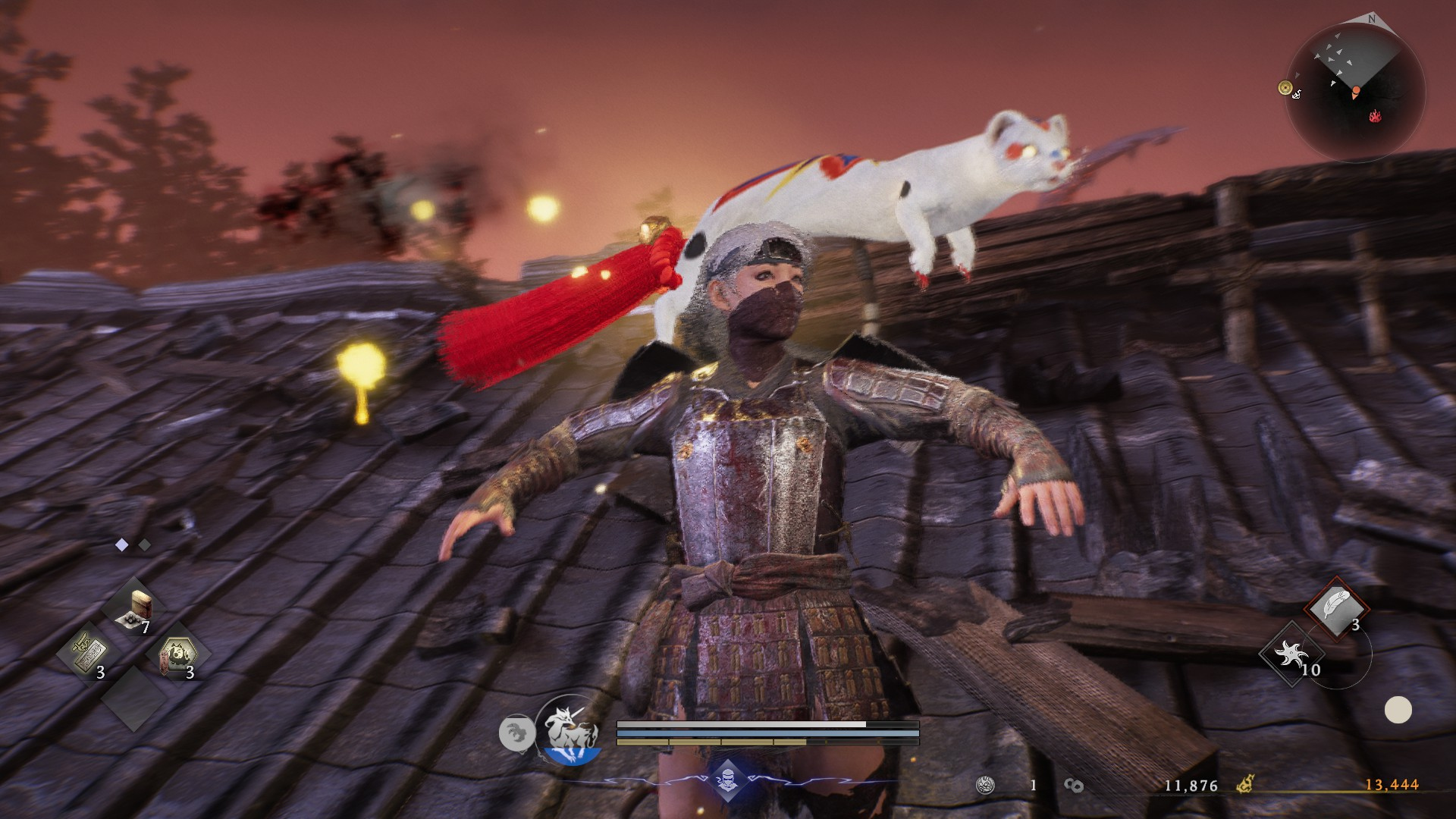The width and height of the screenshot is (1456, 819).
Task: Click the golden coin marker beside minimap
Action: tap(1285, 88)
